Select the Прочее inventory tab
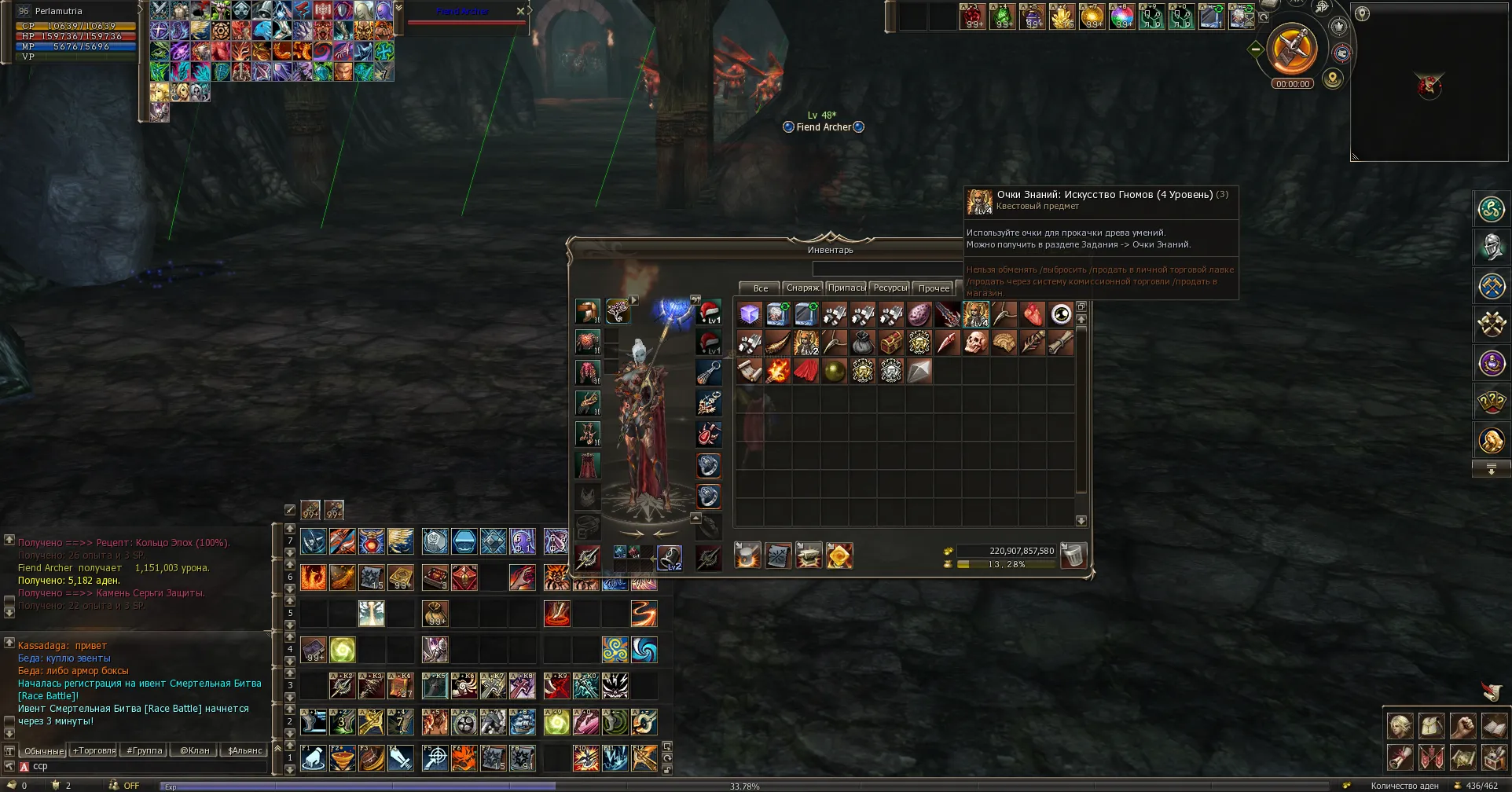The height and width of the screenshot is (792, 1512). (934, 288)
